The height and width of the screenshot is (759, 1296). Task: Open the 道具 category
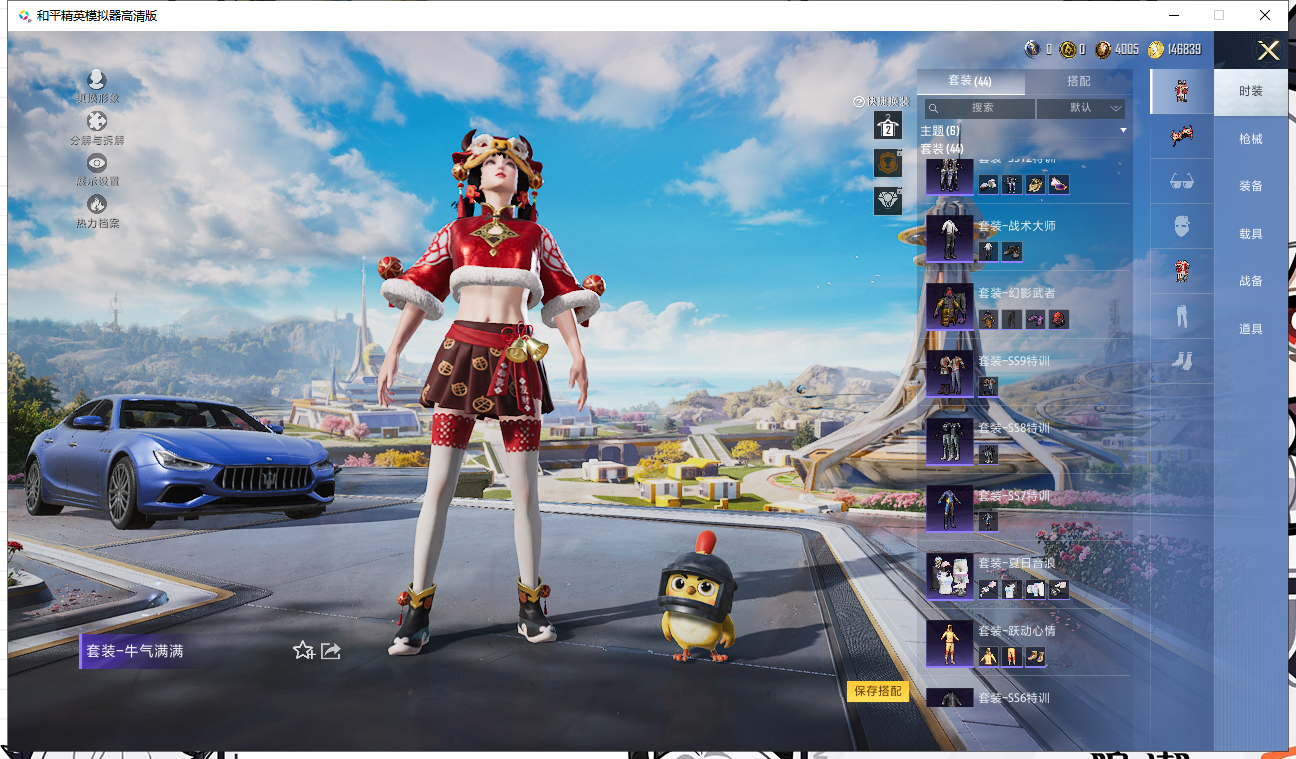[x=1250, y=329]
